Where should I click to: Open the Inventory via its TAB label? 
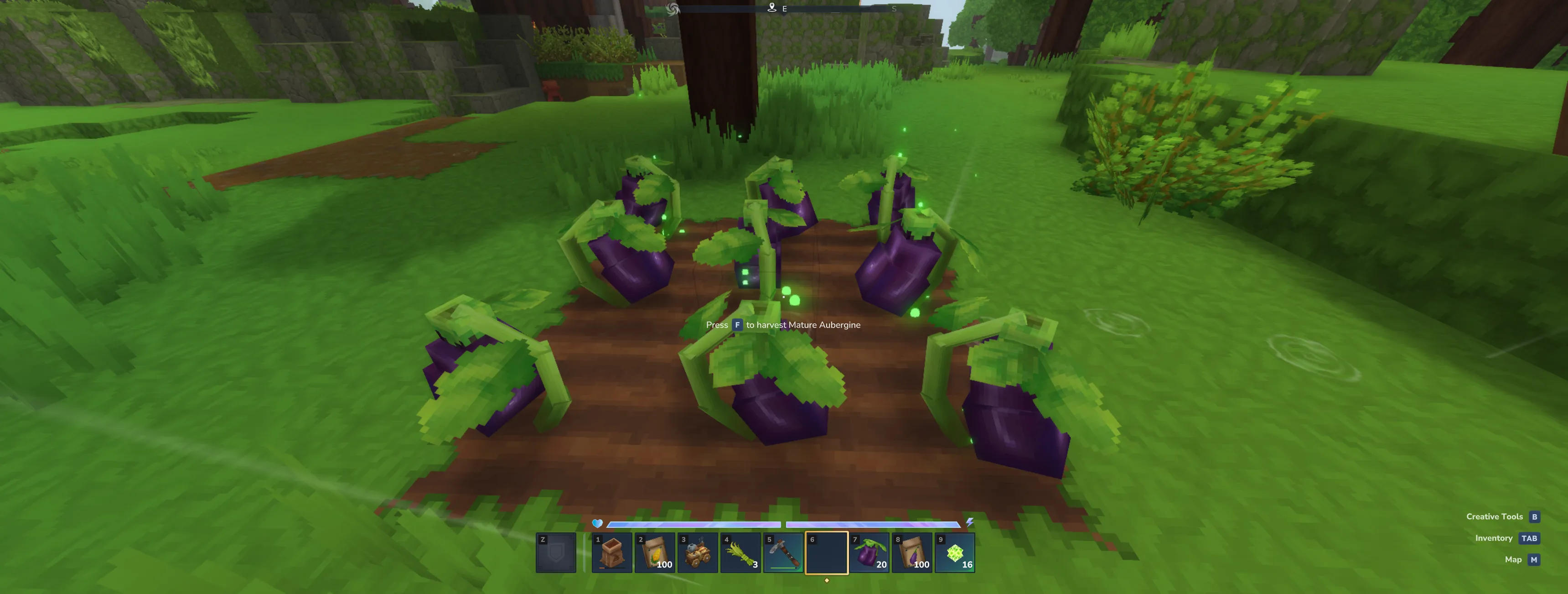tap(1494, 538)
